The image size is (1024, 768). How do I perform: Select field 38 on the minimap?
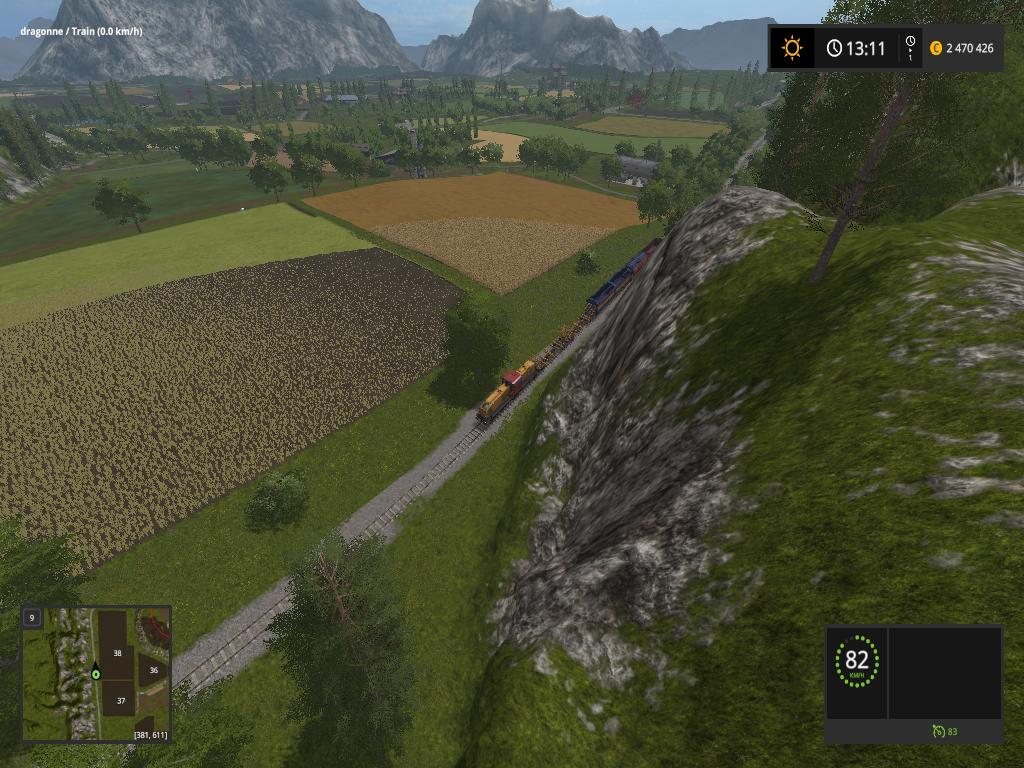pyautogui.click(x=117, y=653)
